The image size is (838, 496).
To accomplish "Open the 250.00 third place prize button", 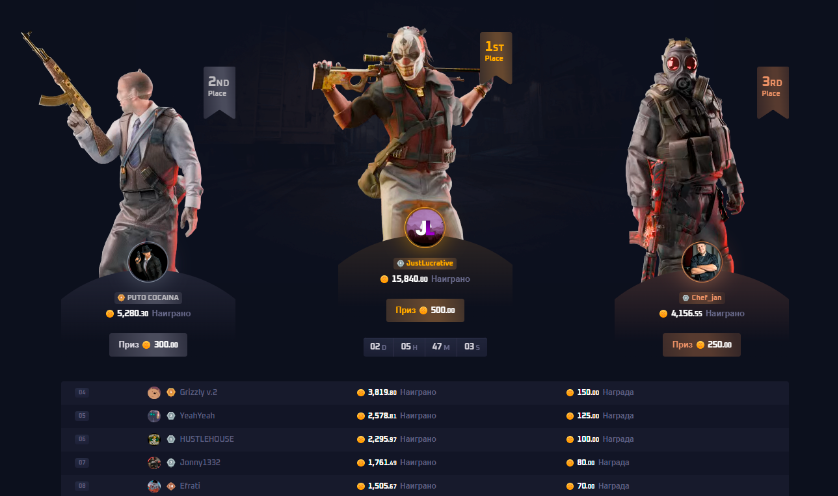I will click(702, 345).
